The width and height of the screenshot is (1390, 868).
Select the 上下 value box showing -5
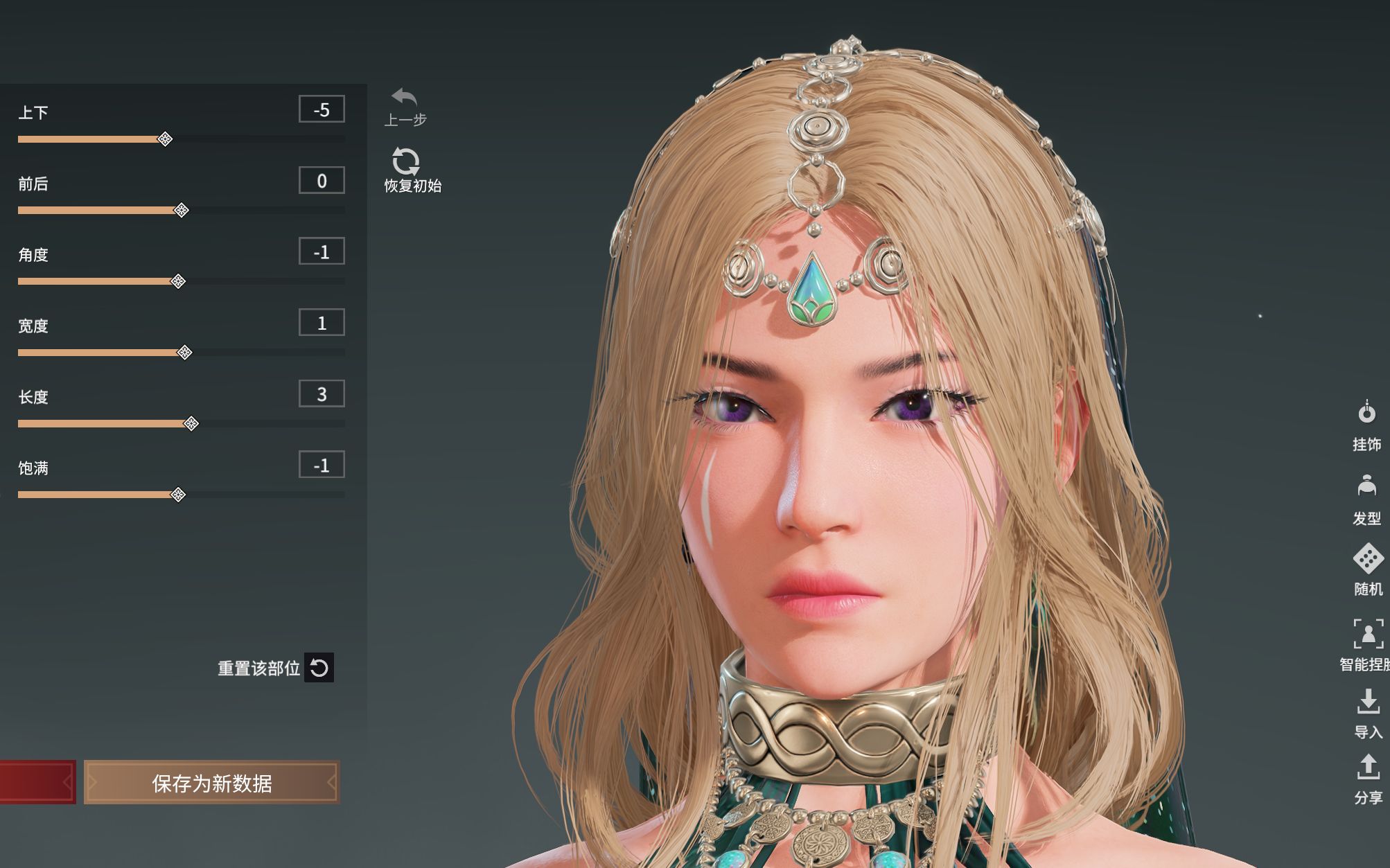(322, 109)
